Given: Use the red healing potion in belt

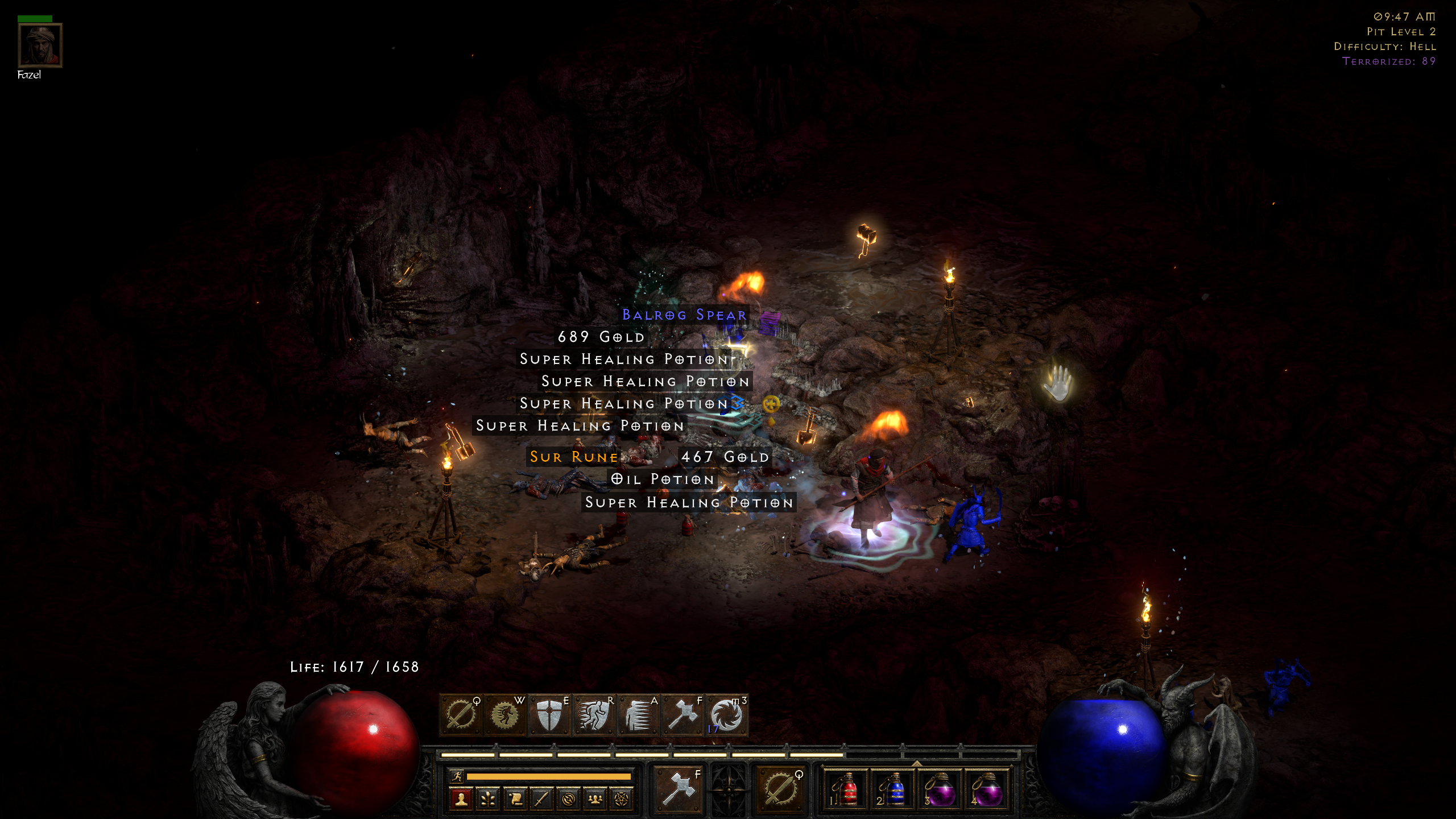Looking at the screenshot, I should click(x=846, y=791).
